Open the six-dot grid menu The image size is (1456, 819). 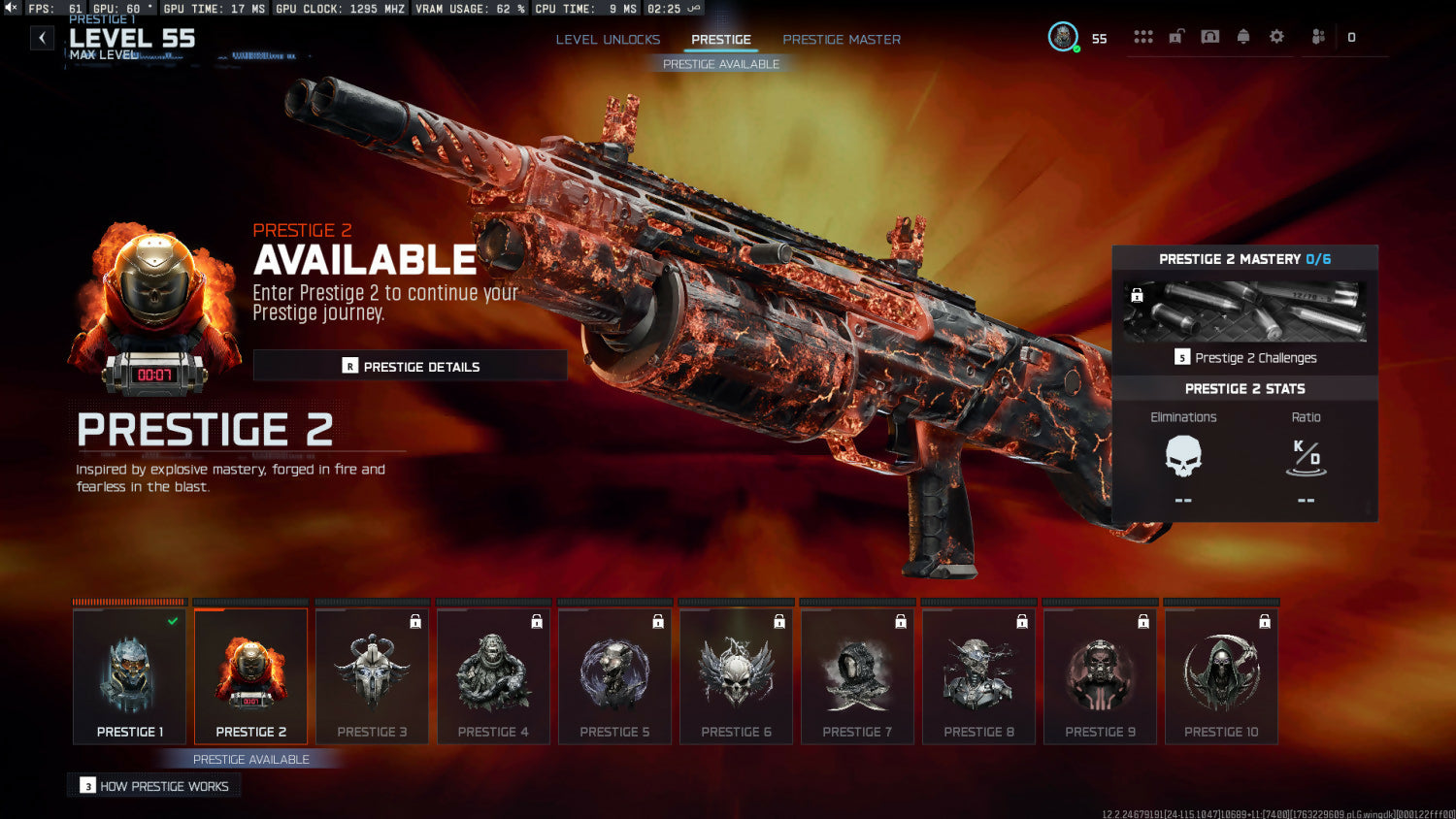click(1143, 37)
